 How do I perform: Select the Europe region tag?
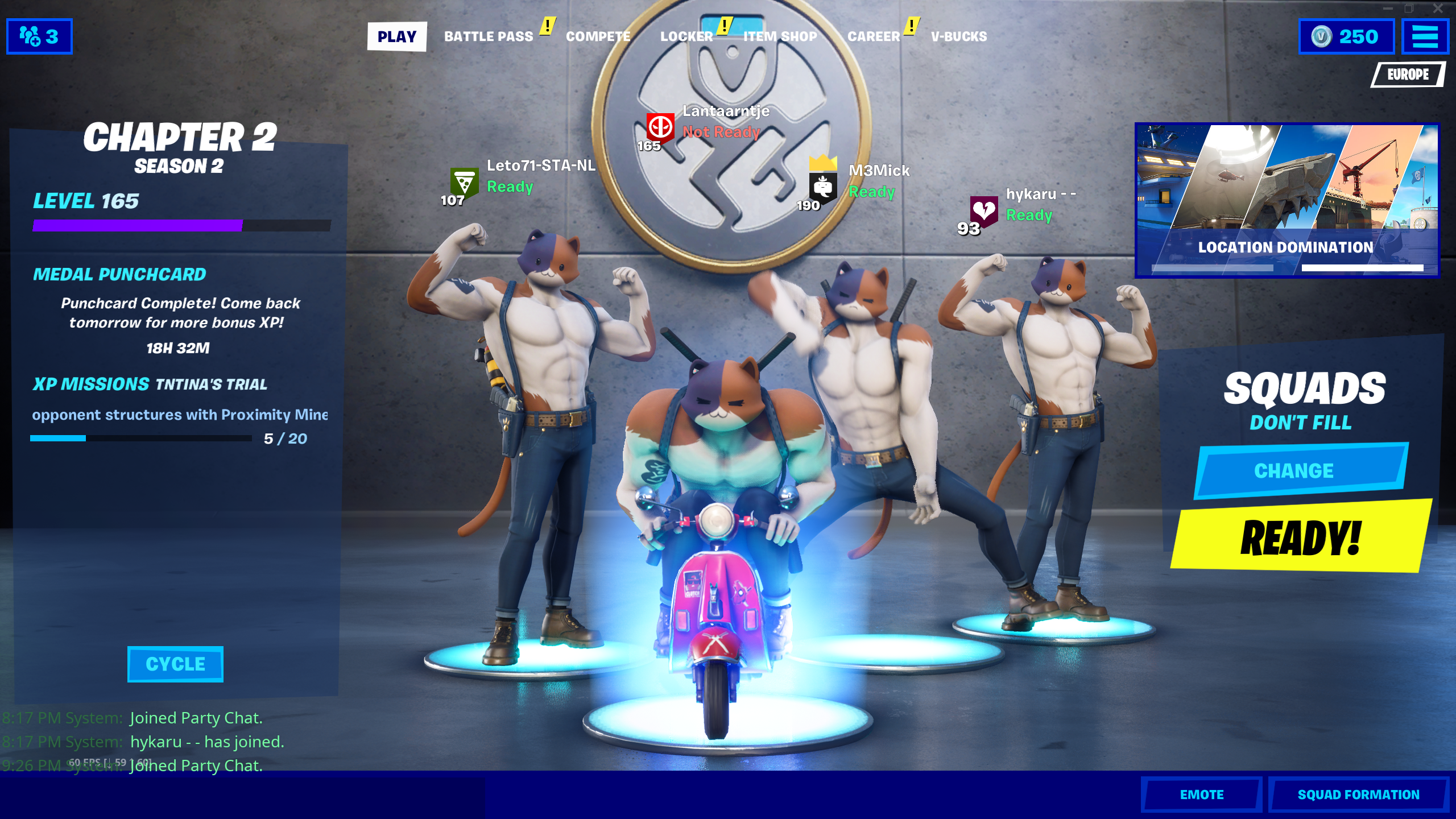[1408, 75]
